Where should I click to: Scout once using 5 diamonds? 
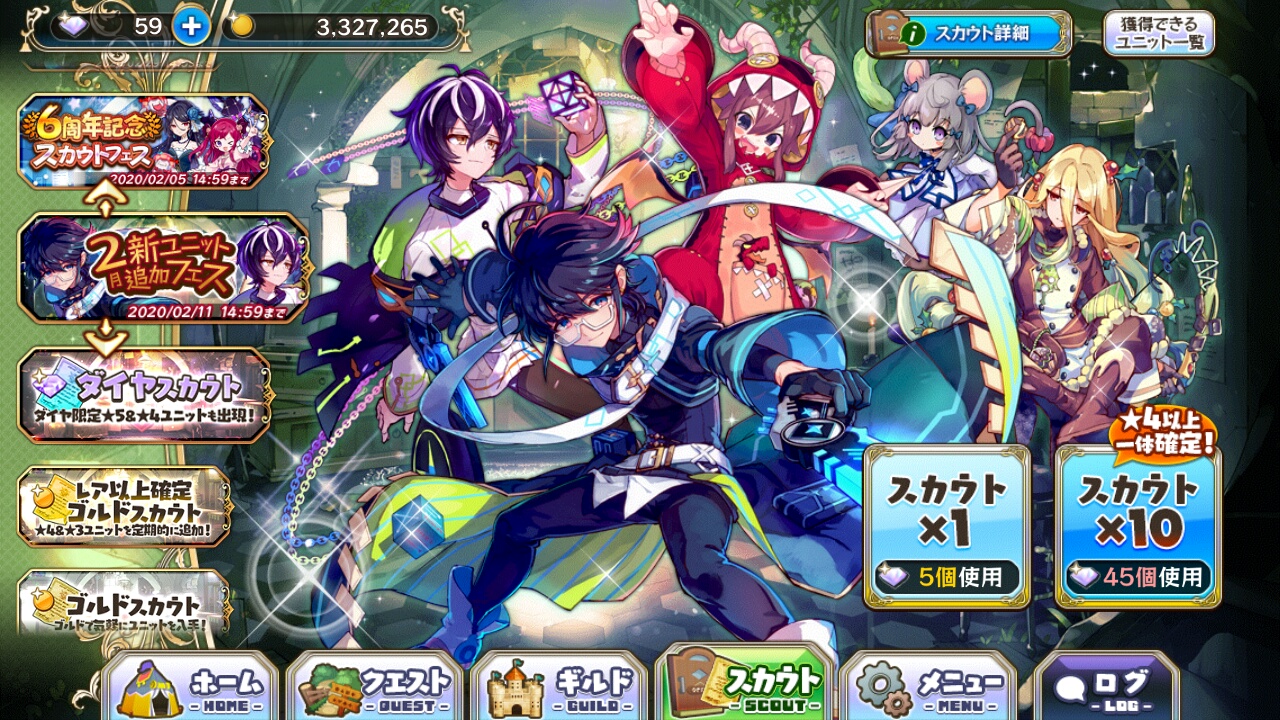(x=946, y=526)
